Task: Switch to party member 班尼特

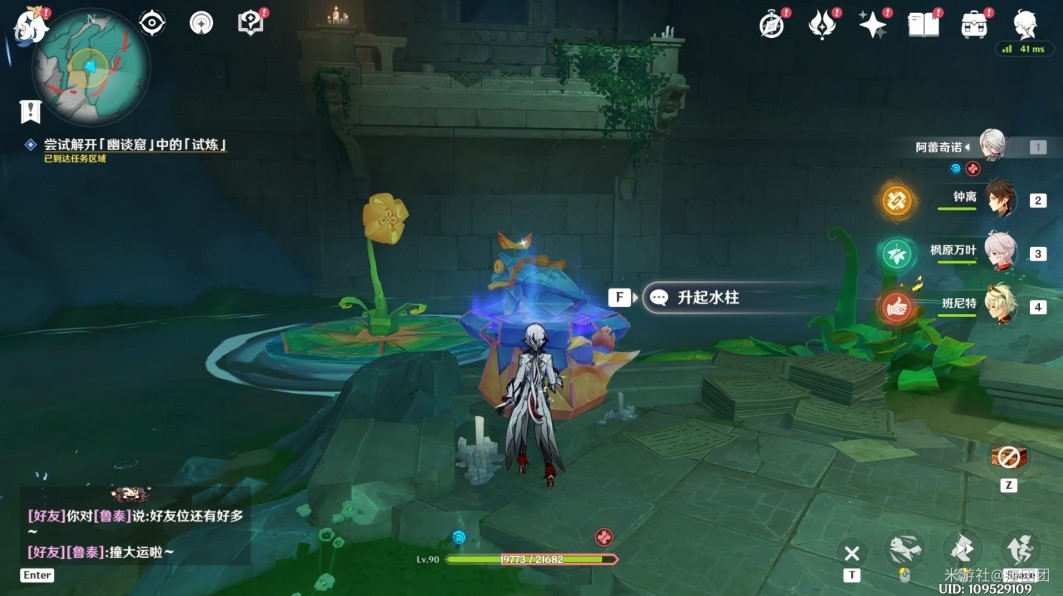Action: pyautogui.click(x=1000, y=304)
